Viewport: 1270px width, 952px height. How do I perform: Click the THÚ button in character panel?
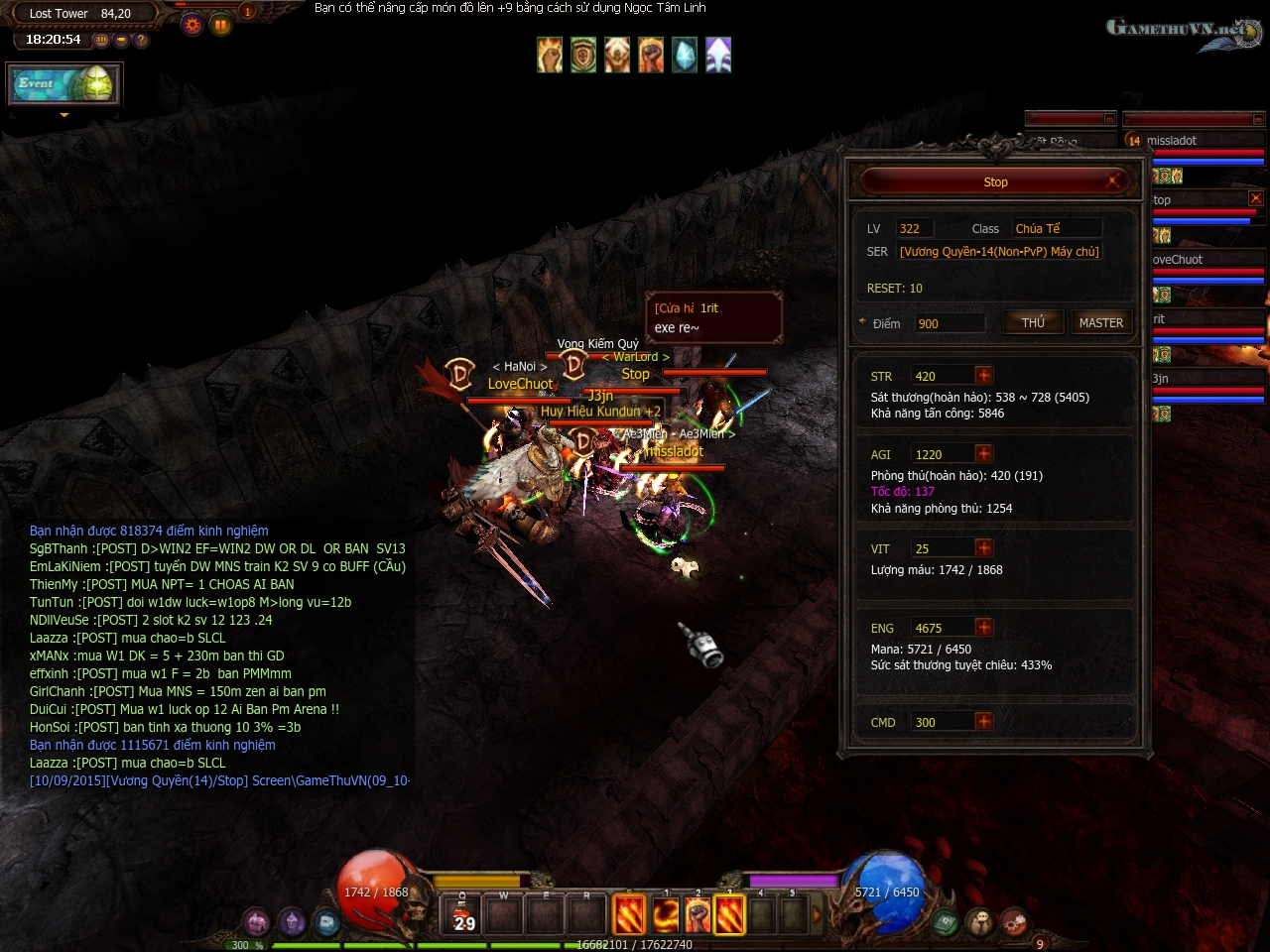tap(1033, 322)
